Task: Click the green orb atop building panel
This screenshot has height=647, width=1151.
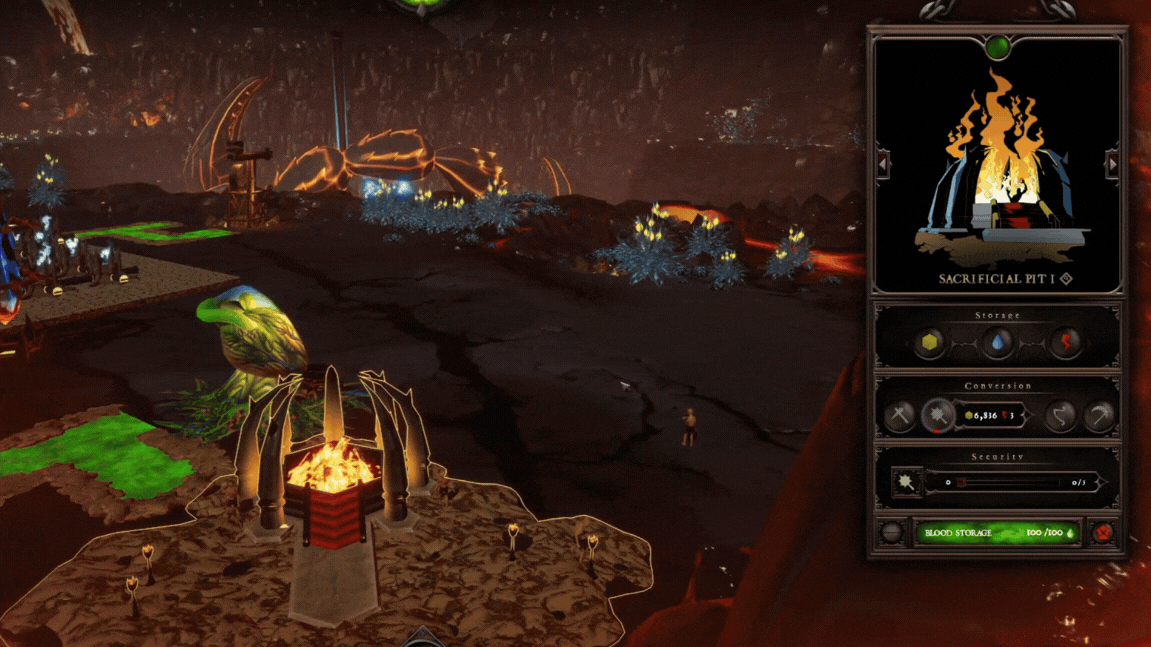Action: pyautogui.click(x=997, y=46)
